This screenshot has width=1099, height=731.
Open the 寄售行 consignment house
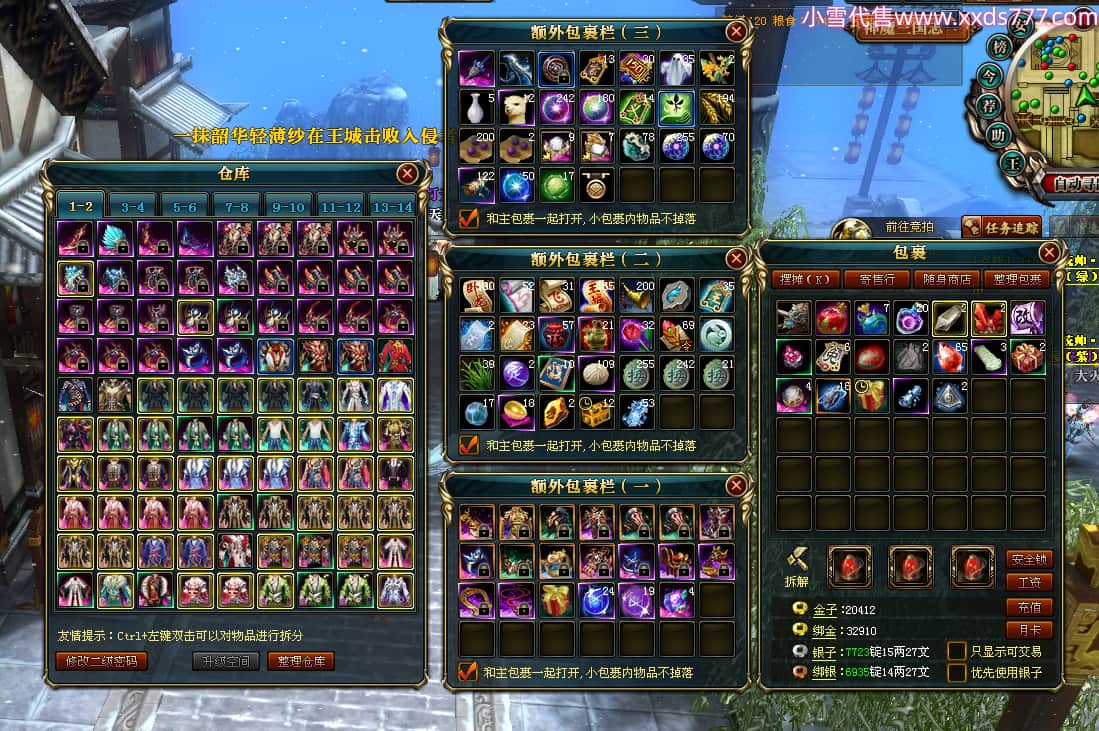[876, 279]
